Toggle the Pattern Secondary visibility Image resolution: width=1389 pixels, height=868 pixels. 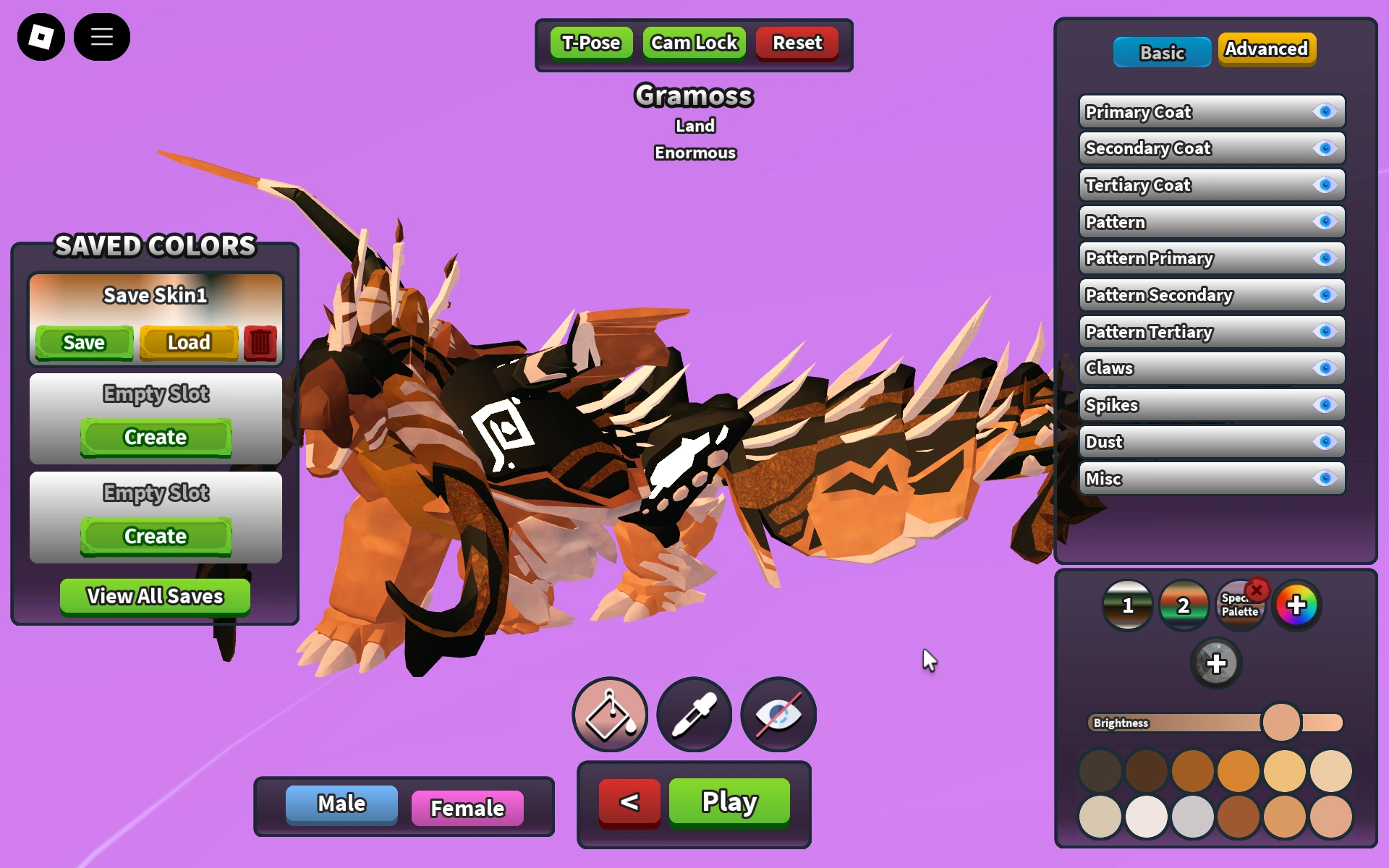tap(1325, 294)
